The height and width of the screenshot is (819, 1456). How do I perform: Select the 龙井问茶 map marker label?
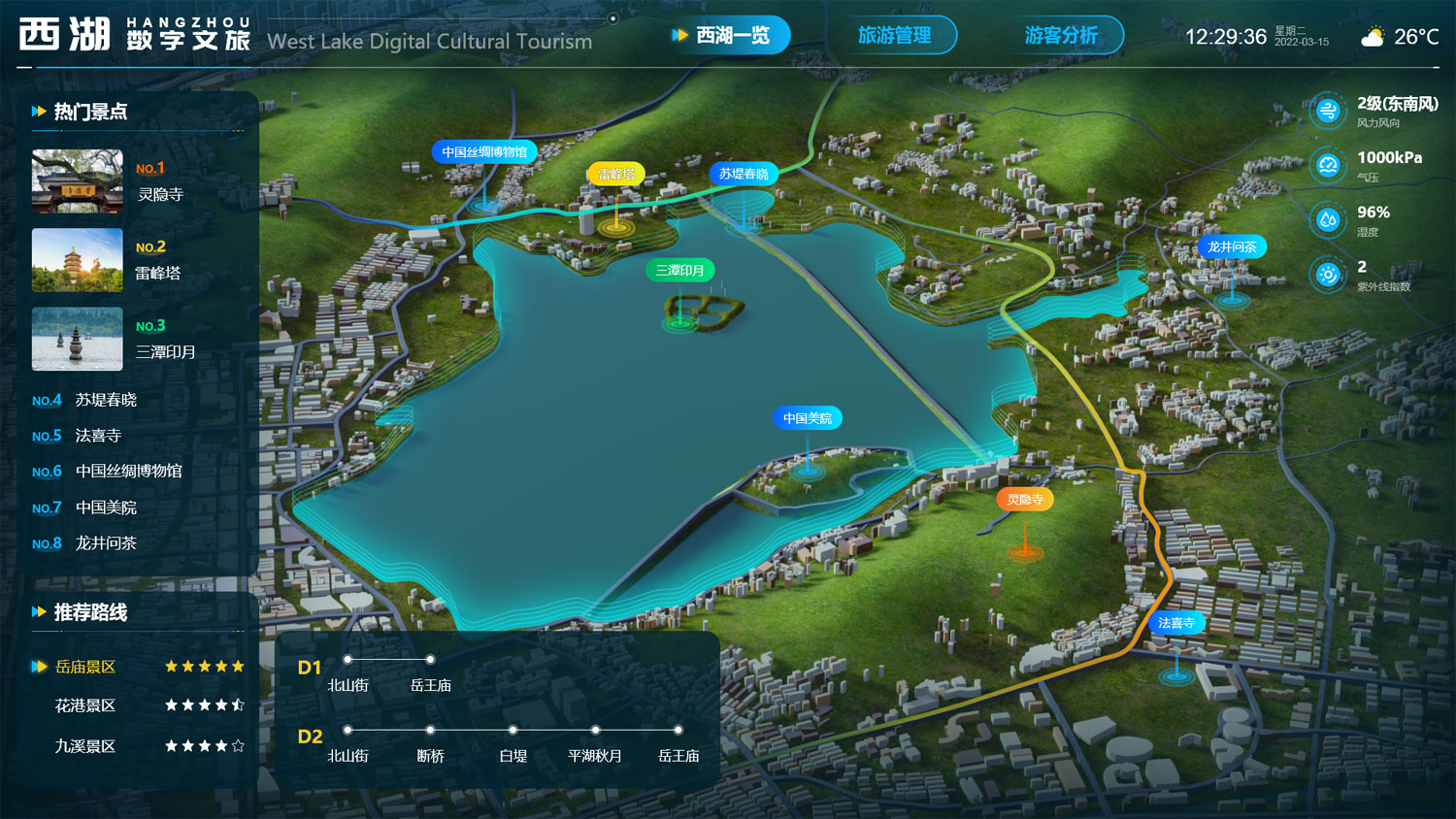coord(1232,247)
